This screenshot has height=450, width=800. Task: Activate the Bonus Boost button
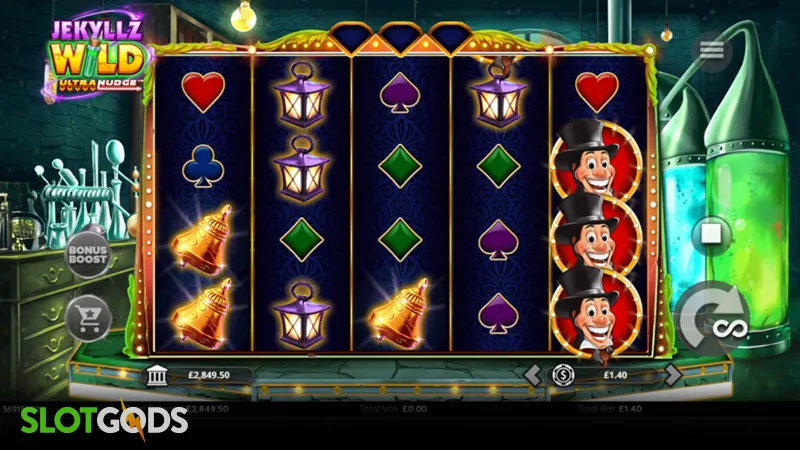click(x=87, y=255)
